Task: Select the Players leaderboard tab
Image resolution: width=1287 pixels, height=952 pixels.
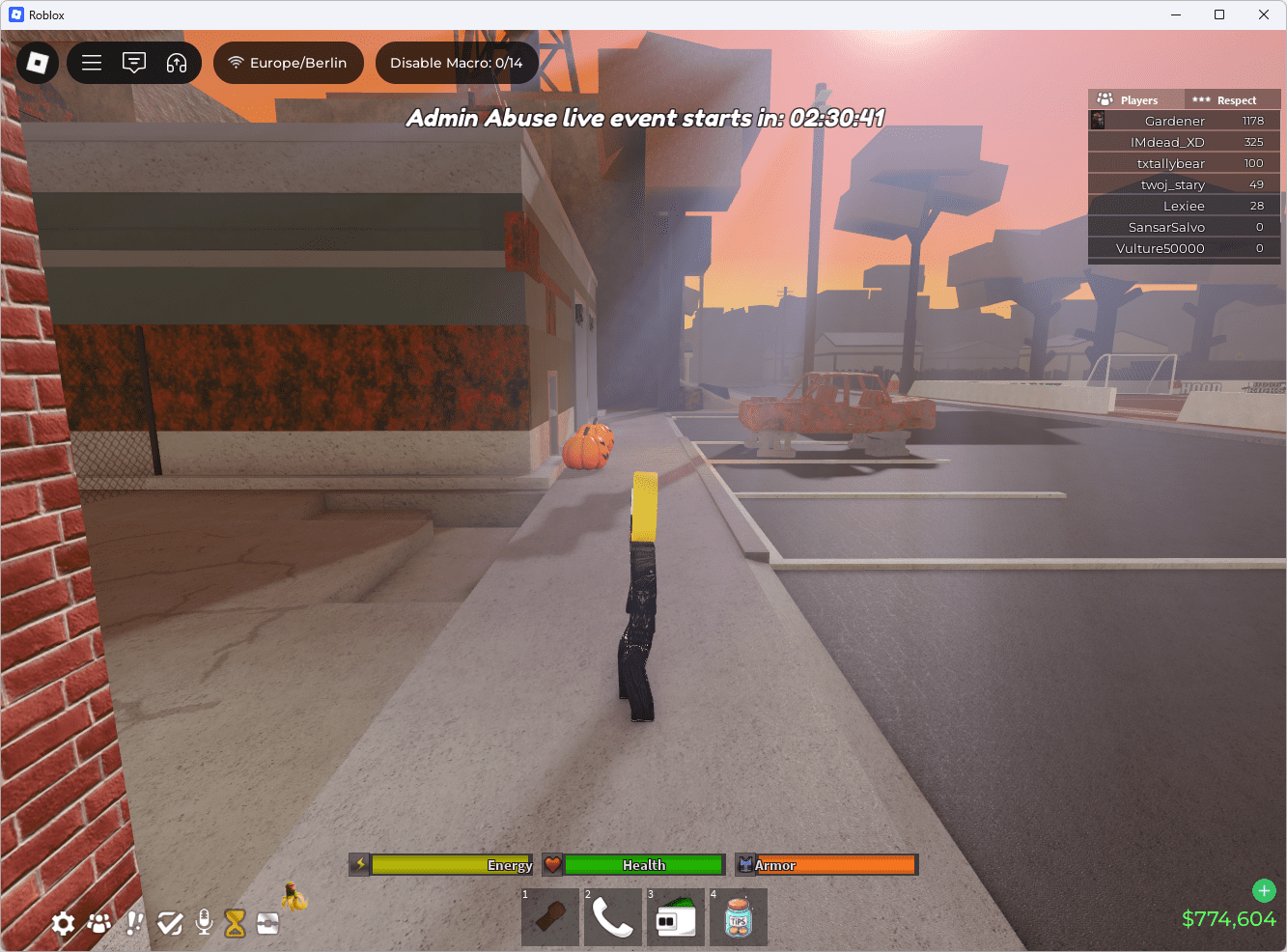Action: (1135, 99)
